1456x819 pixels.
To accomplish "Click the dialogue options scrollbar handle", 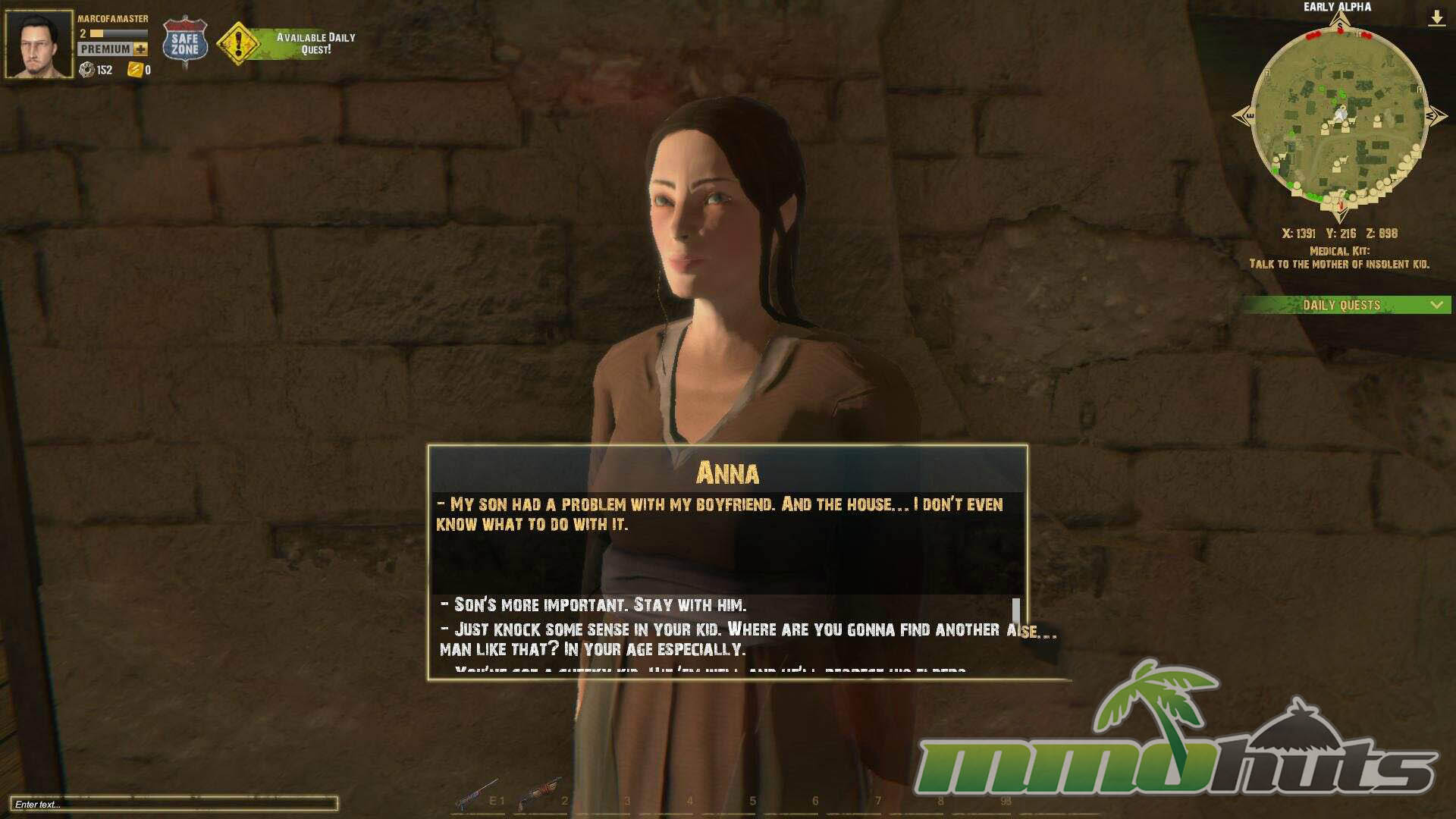I will 1016,609.
